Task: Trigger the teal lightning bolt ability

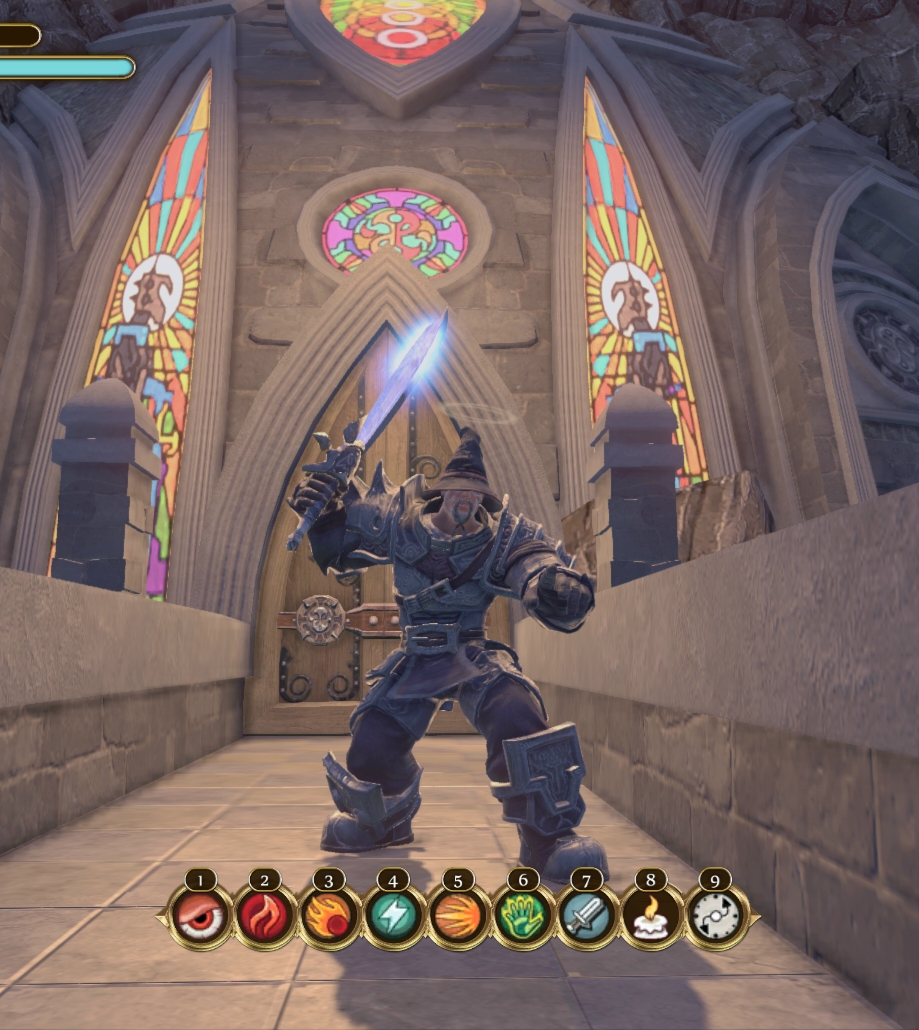Action: coord(393,916)
